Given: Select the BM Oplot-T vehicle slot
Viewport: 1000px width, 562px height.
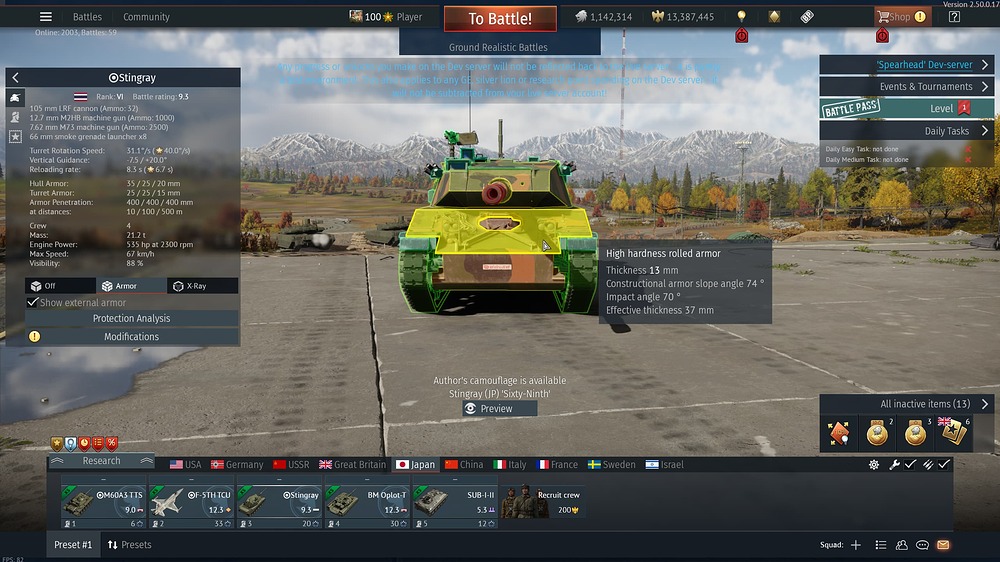Looking at the screenshot, I should (367, 502).
